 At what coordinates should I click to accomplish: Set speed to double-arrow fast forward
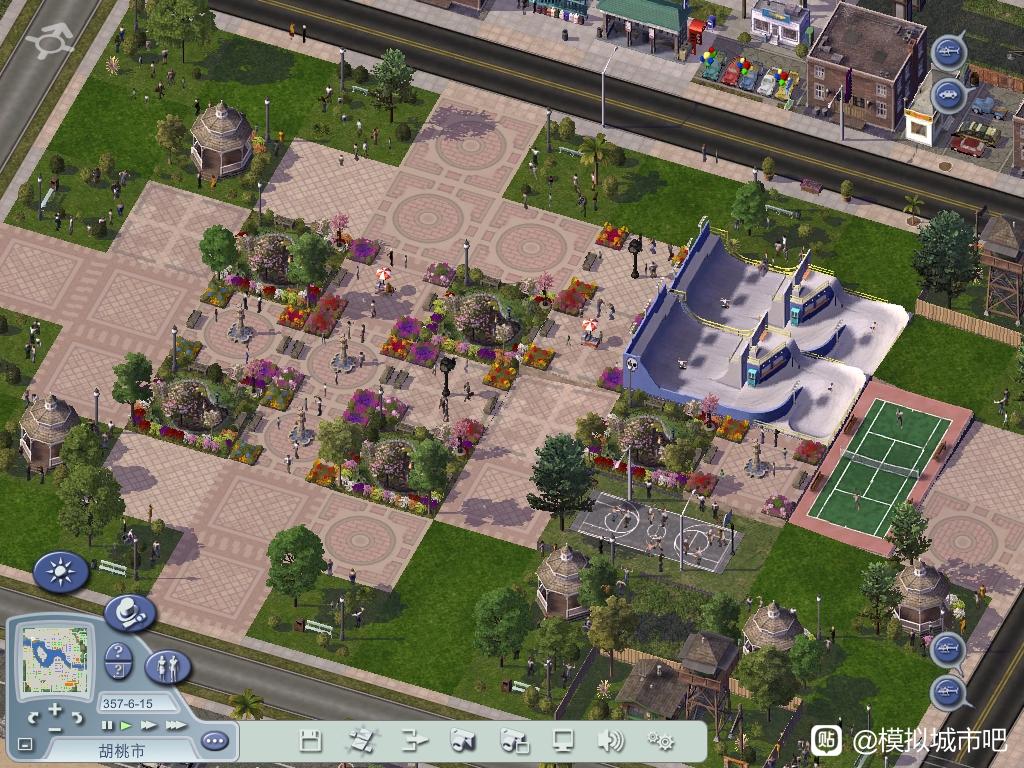[149, 725]
